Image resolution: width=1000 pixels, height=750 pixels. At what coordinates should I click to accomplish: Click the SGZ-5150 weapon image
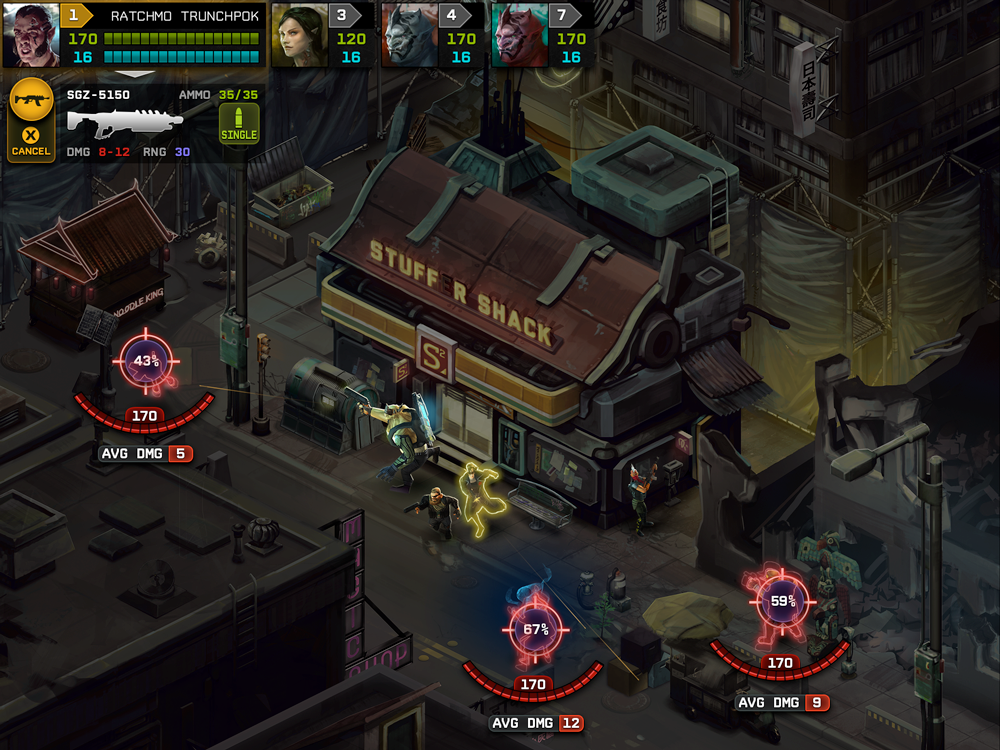coord(125,122)
